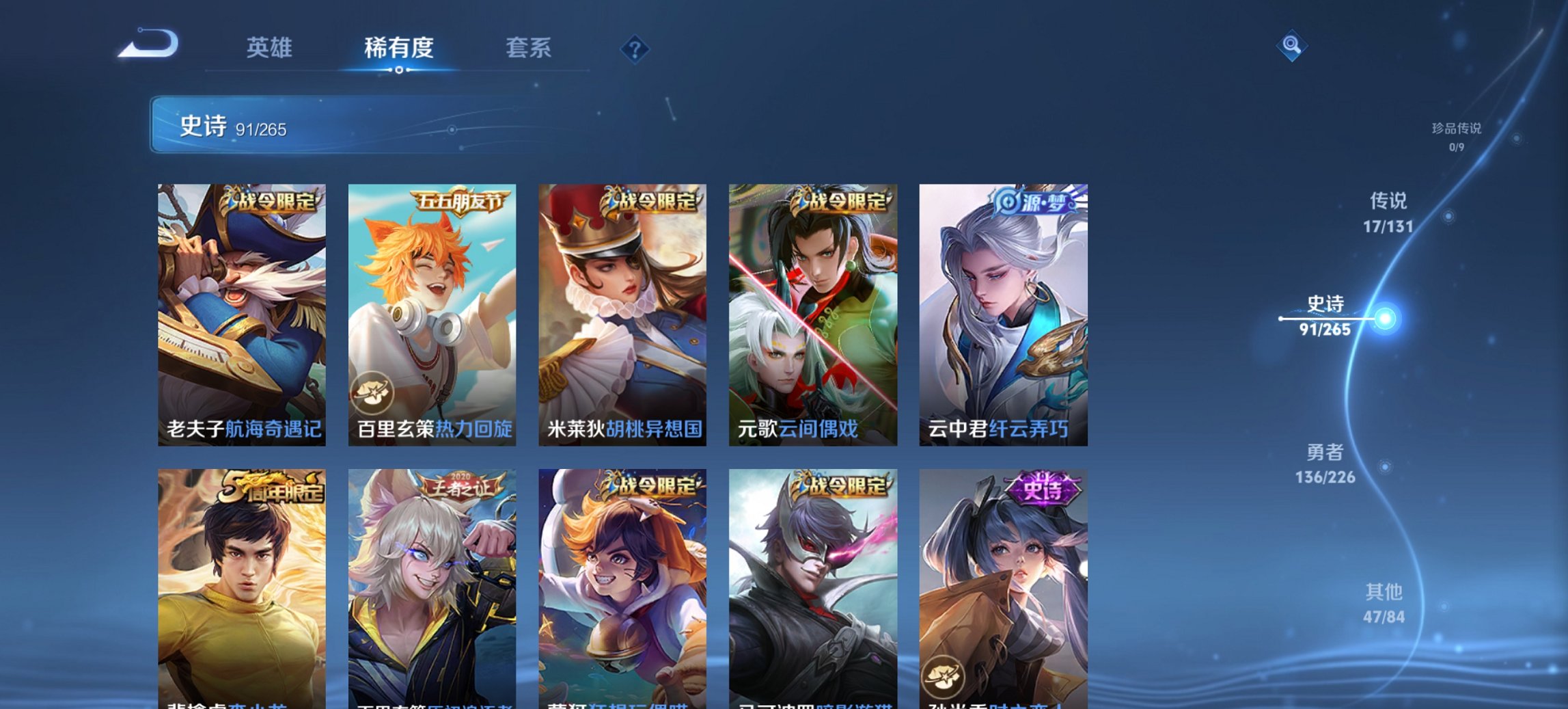This screenshot has height=709, width=1568.
Task: Select the 稀有度 tab
Action: 399,48
